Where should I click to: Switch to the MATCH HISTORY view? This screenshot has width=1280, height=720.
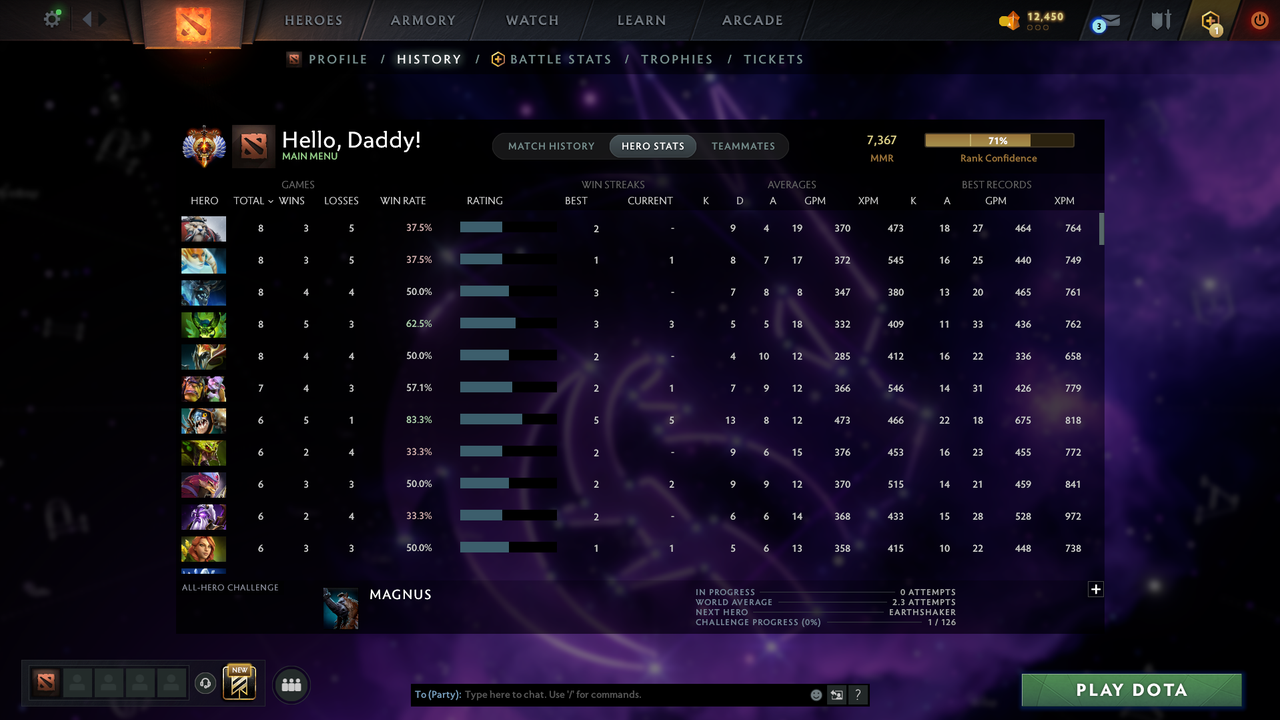551,146
